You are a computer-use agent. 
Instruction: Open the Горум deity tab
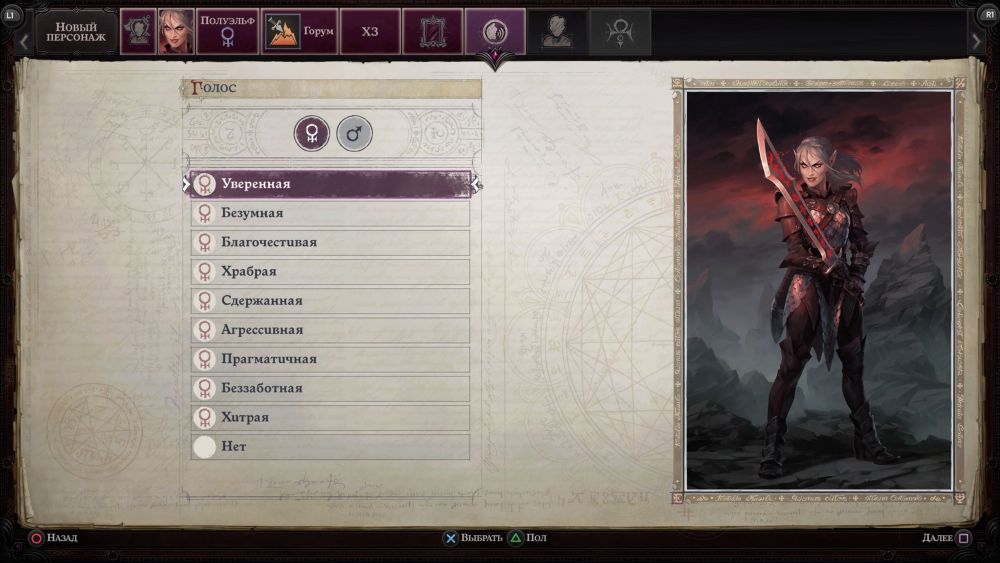click(300, 32)
